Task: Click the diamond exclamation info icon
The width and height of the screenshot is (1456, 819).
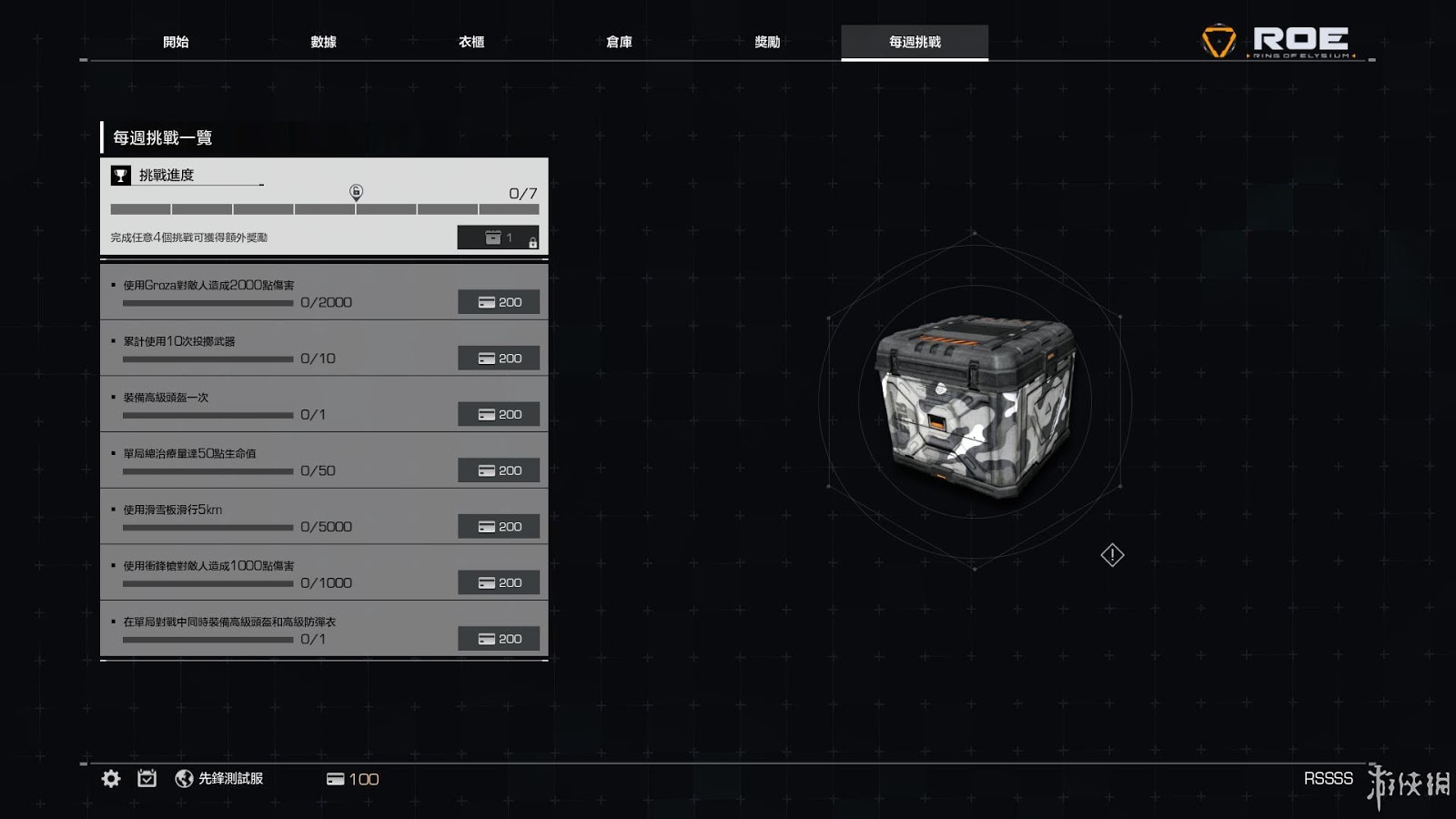Action: point(1112,555)
